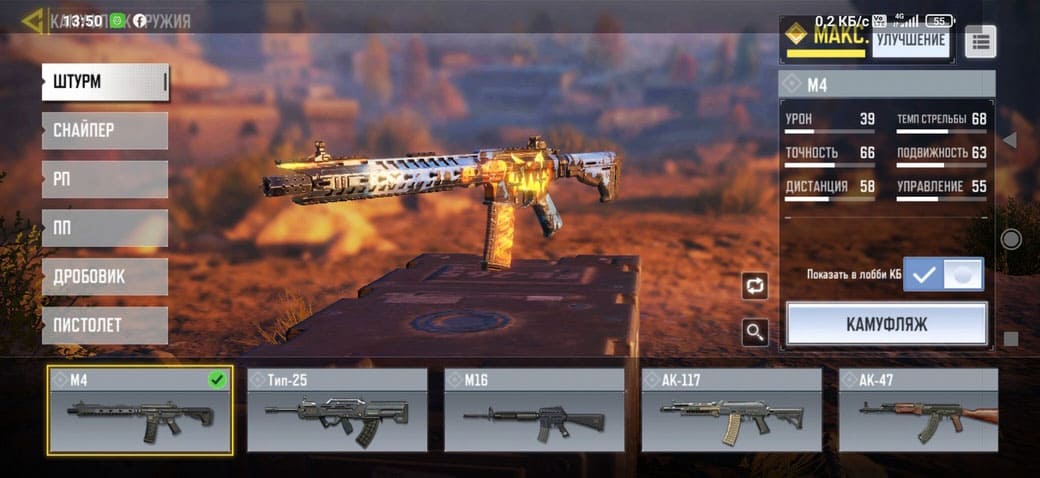Select the СНАЙПЕР category tab
1040x478 pixels.
(x=105, y=130)
